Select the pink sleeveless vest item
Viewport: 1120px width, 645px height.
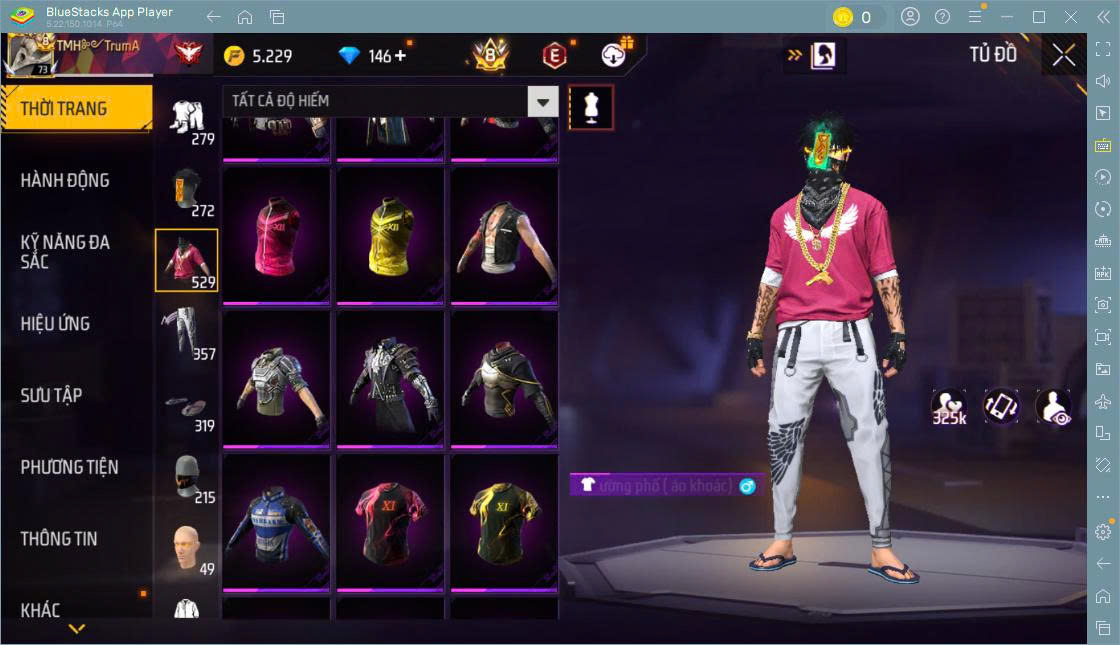pyautogui.click(x=276, y=235)
